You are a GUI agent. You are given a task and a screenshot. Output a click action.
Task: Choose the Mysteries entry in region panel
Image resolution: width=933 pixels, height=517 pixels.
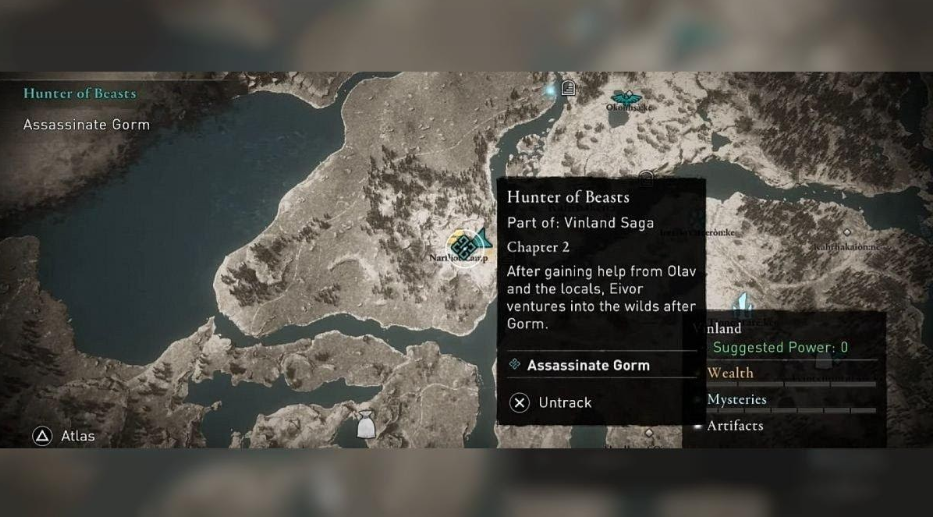(x=737, y=399)
